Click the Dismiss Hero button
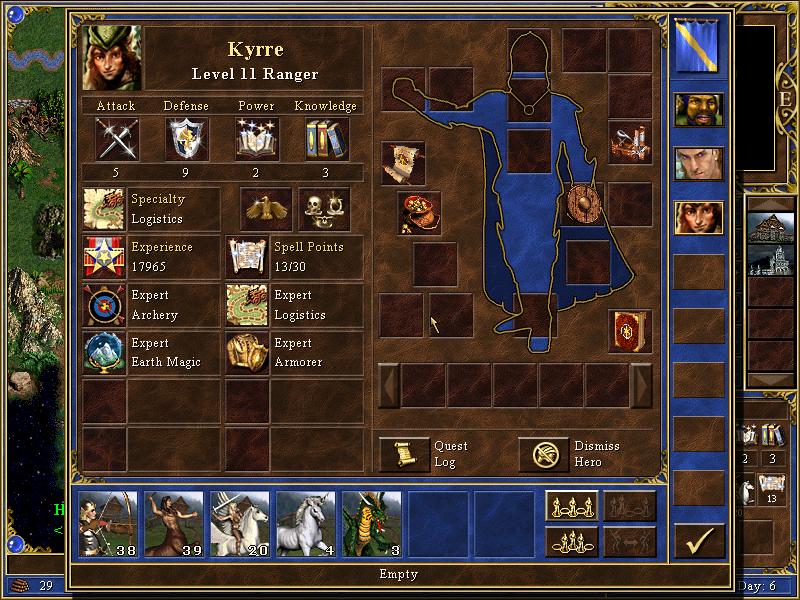Image resolution: width=800 pixels, height=600 pixels. pyautogui.click(x=544, y=454)
